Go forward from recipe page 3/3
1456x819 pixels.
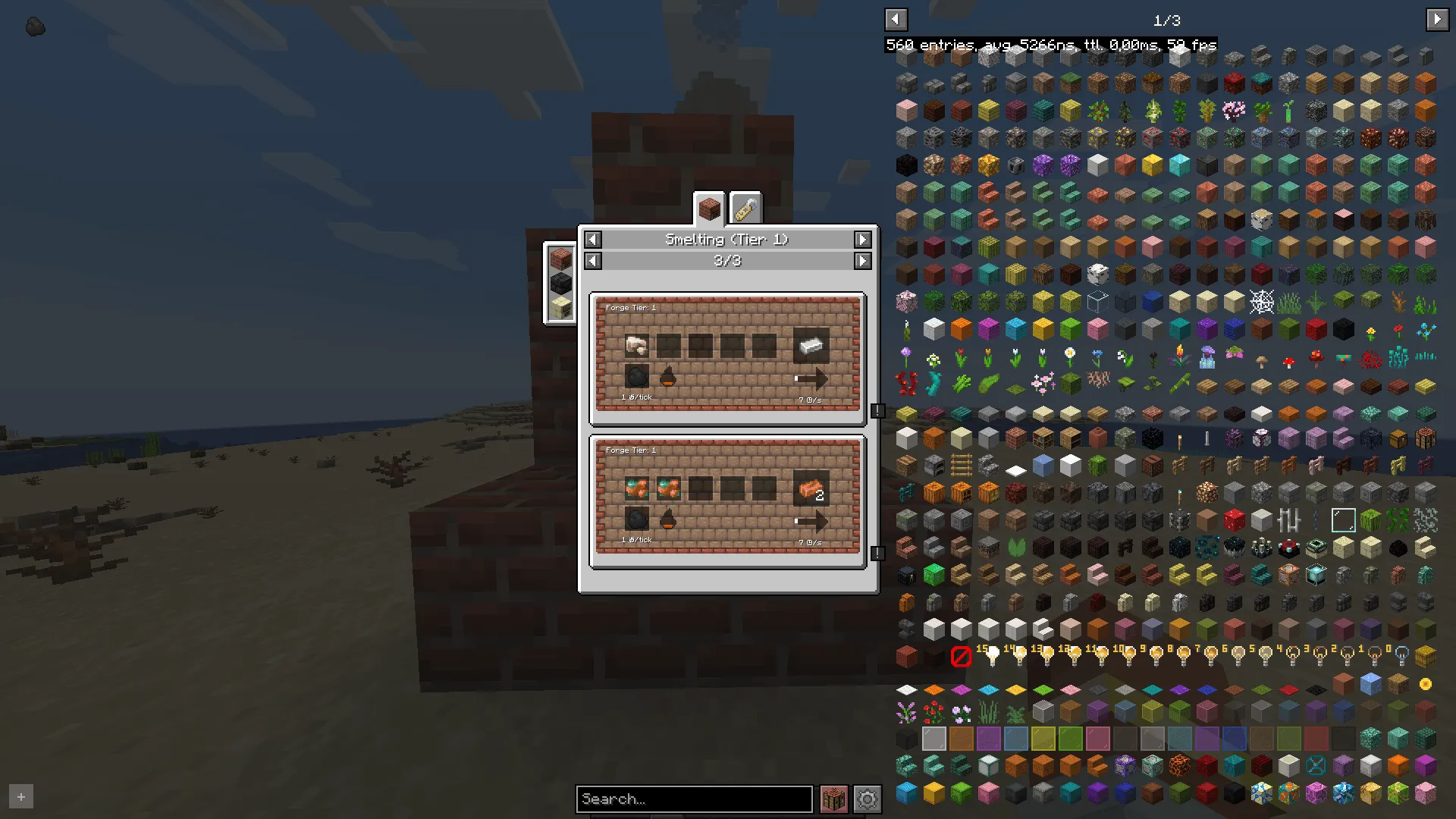862,260
